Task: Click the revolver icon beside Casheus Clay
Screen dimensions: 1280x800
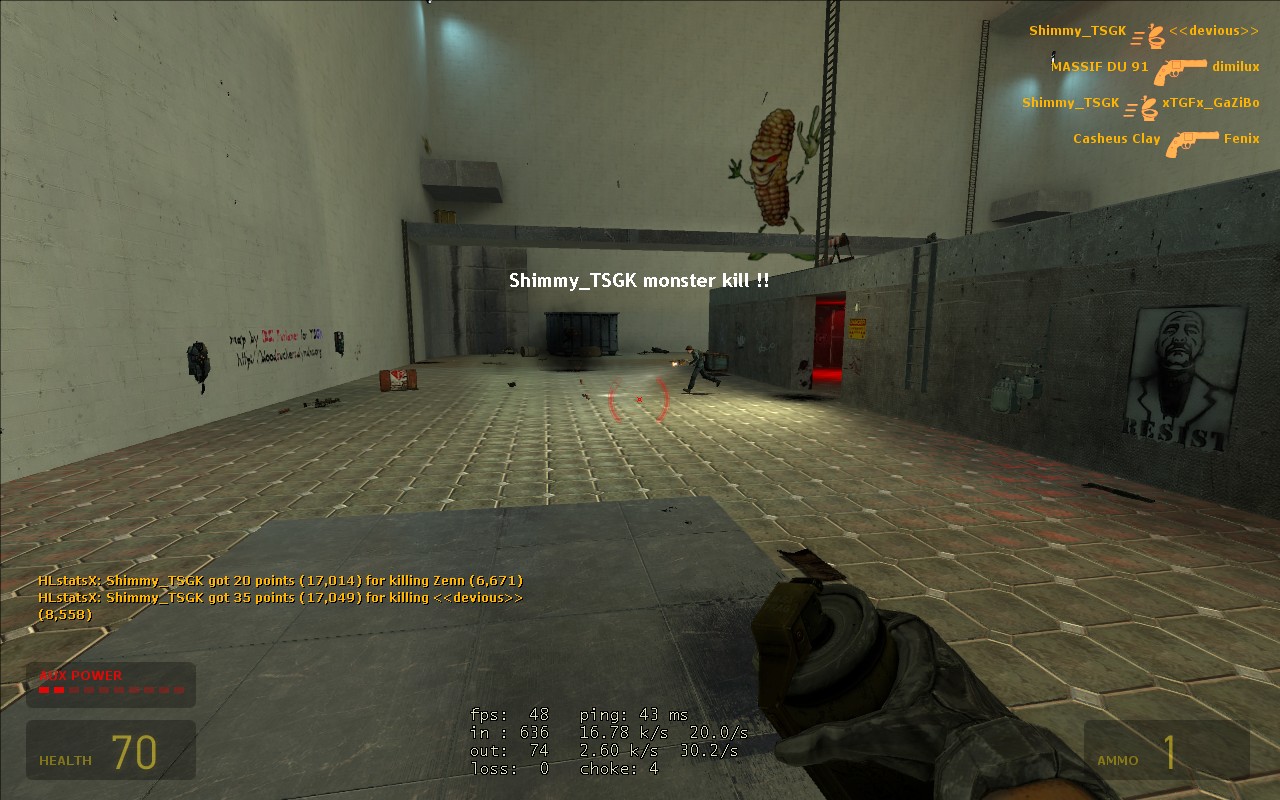Action: [1190, 143]
